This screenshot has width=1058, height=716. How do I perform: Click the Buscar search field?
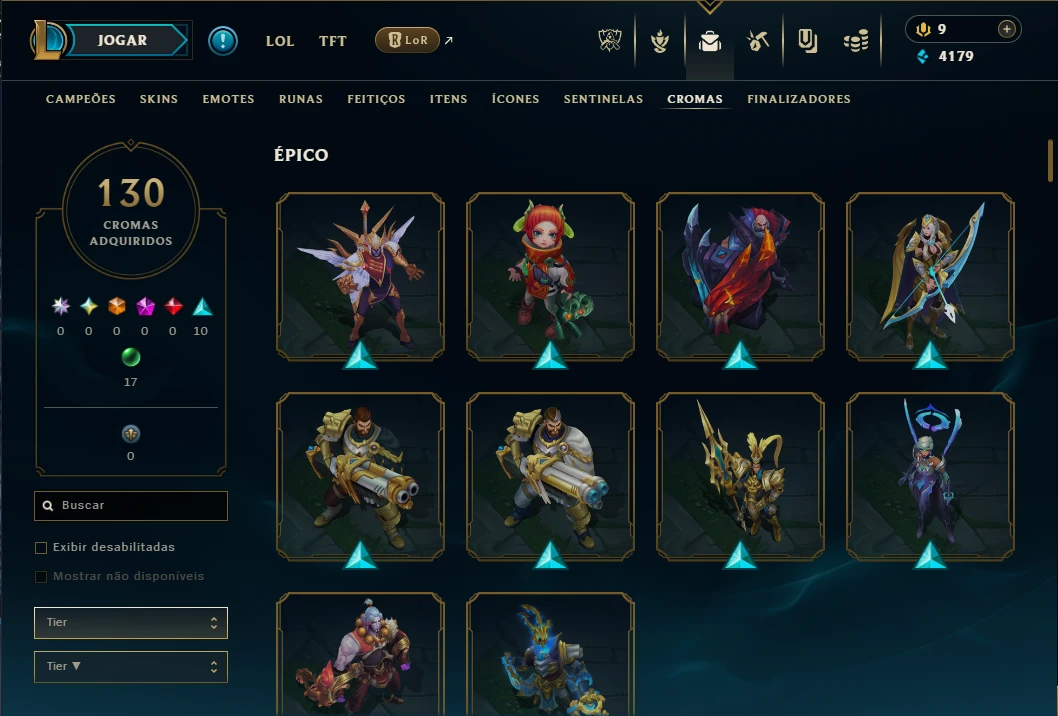pos(131,506)
